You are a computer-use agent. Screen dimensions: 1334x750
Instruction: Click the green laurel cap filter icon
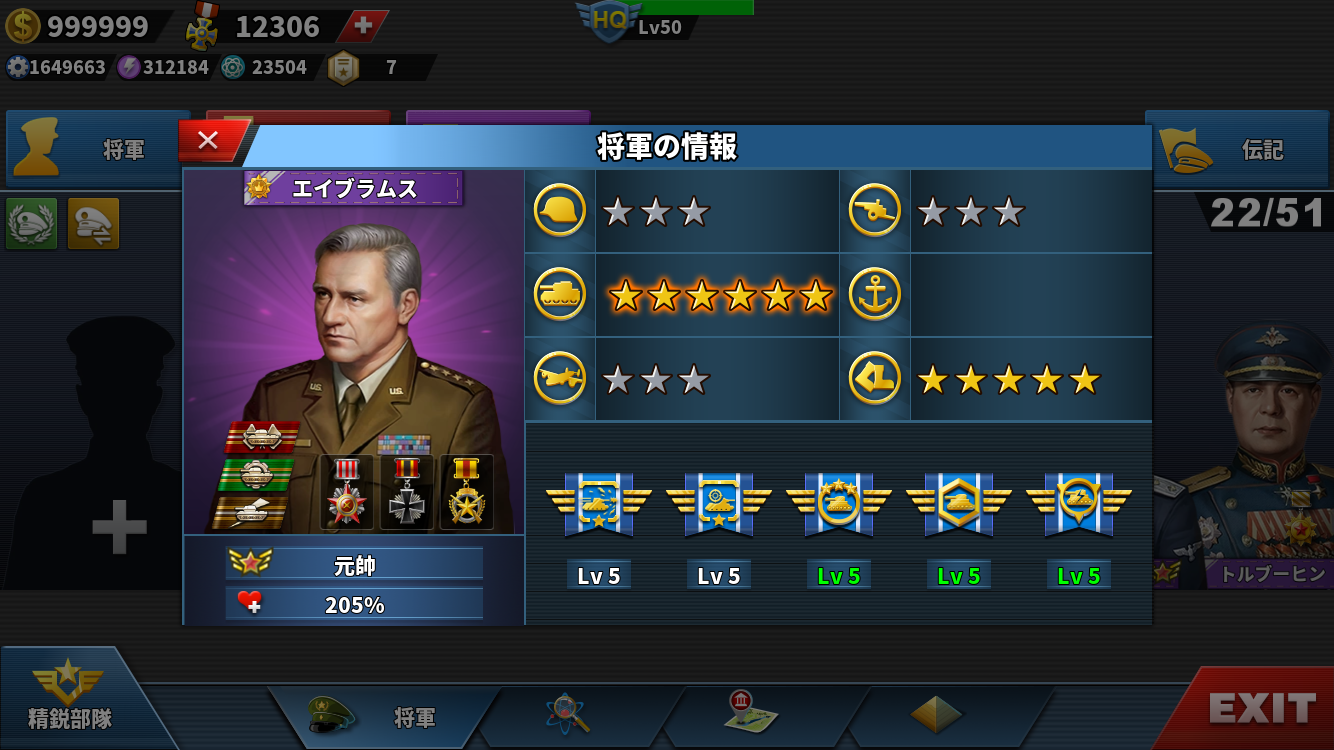point(32,223)
